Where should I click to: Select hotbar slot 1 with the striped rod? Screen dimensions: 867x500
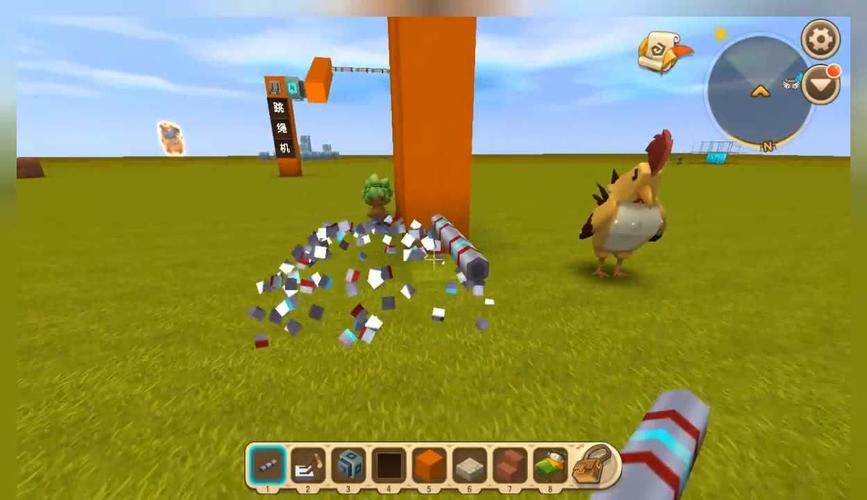pos(266,465)
